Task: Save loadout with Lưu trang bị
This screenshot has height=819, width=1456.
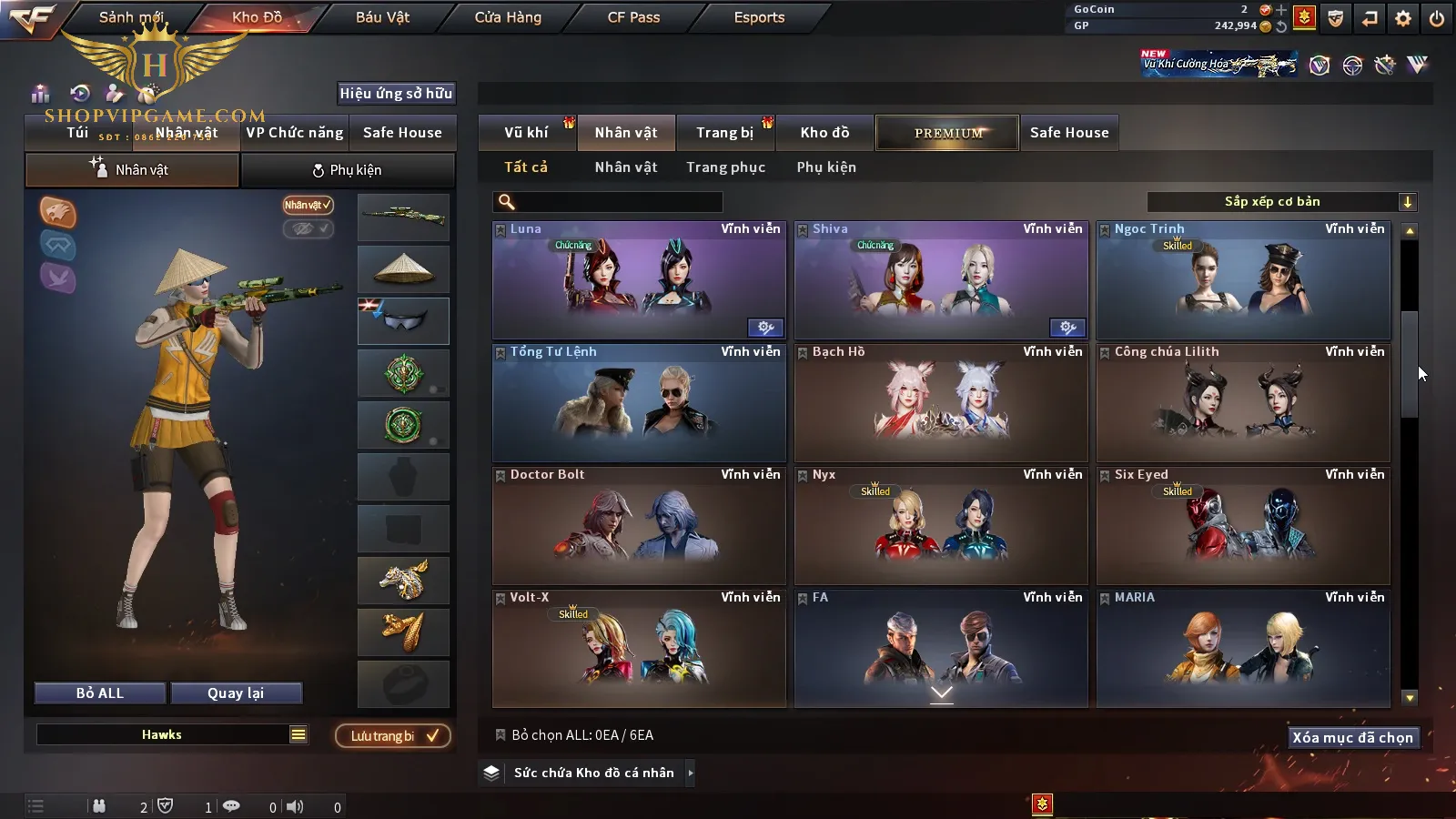Action: tap(393, 736)
